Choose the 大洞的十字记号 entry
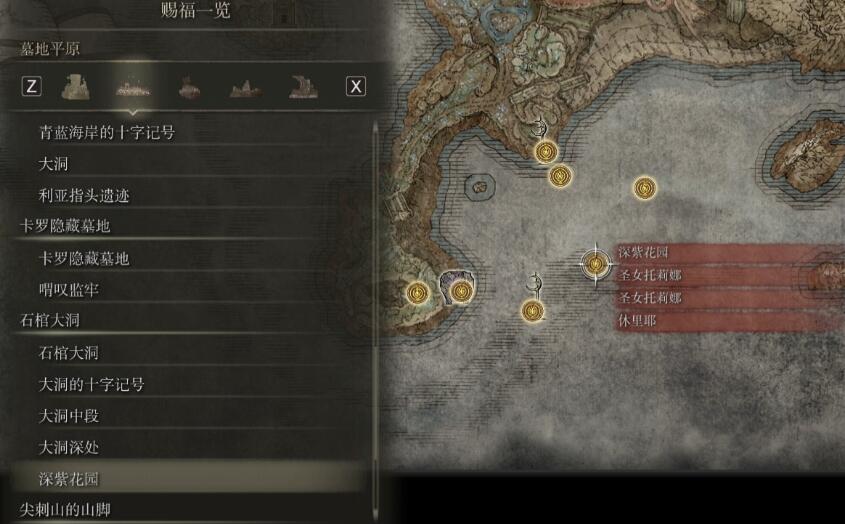 (x=91, y=384)
